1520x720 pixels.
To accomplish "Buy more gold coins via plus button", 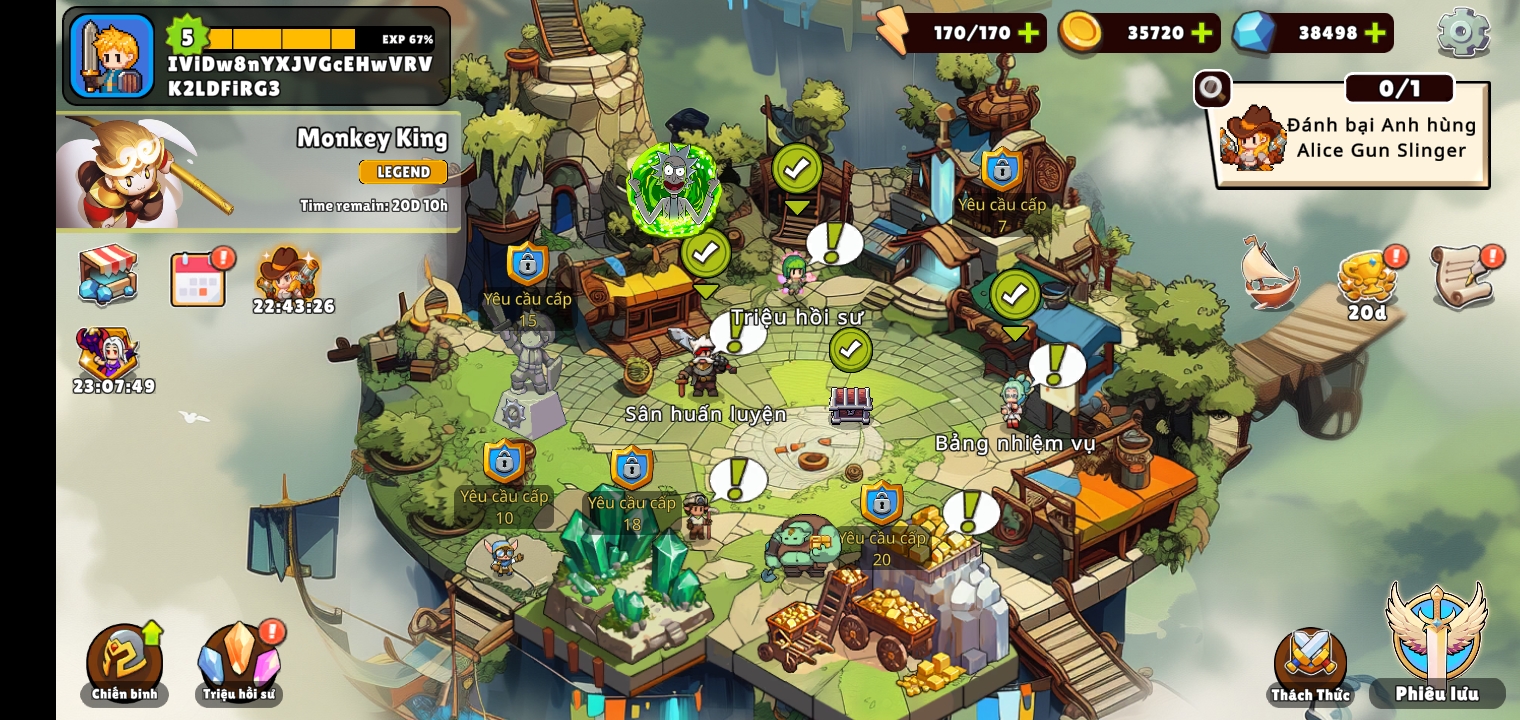I will click(1202, 33).
